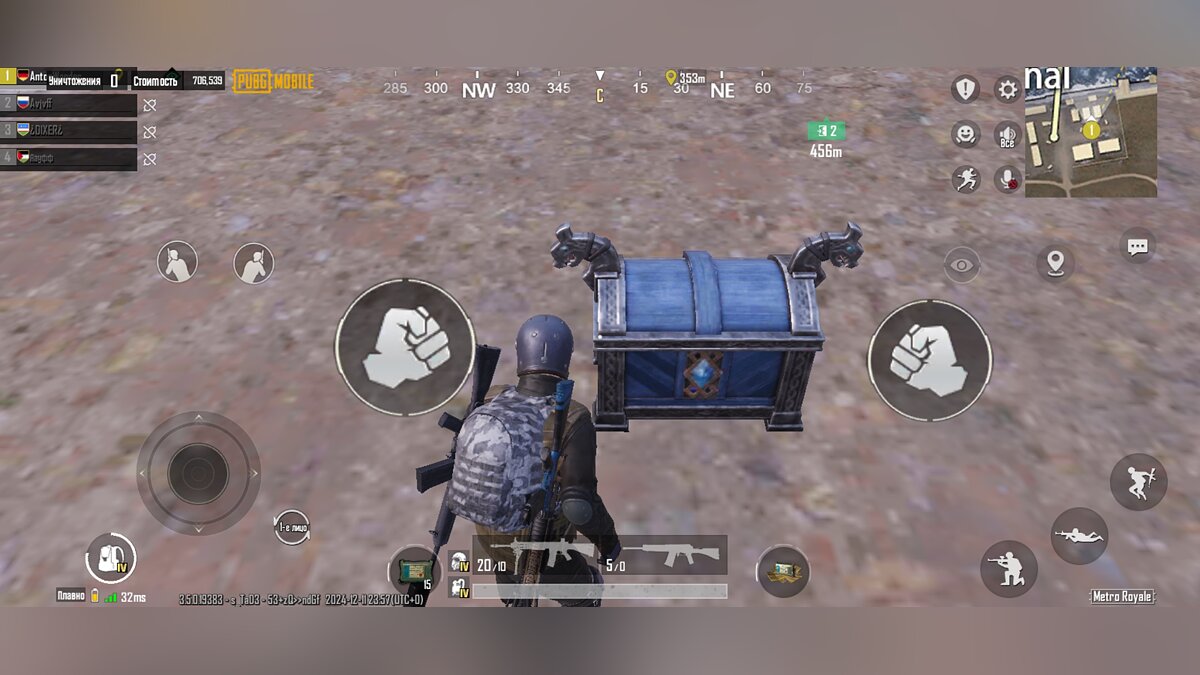Tap the shield report icon
The height and width of the screenshot is (675, 1200).
pos(965,90)
